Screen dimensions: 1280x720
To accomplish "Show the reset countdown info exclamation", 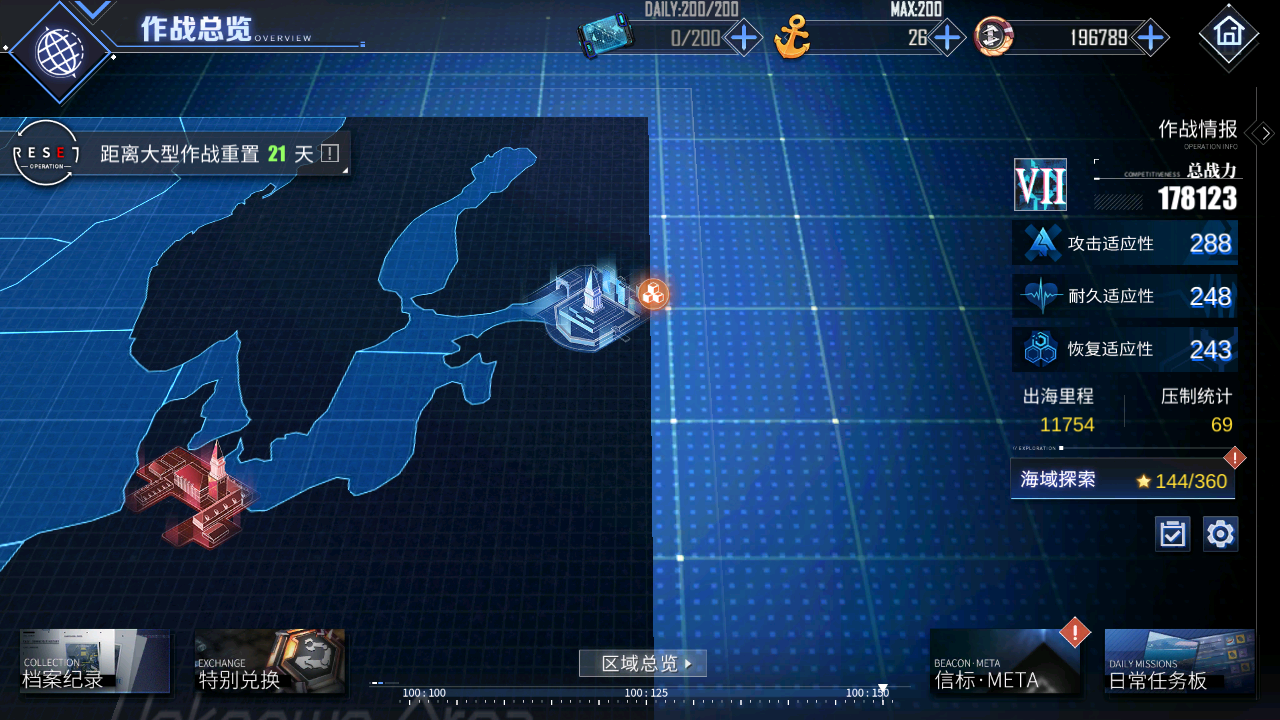I will [330, 154].
